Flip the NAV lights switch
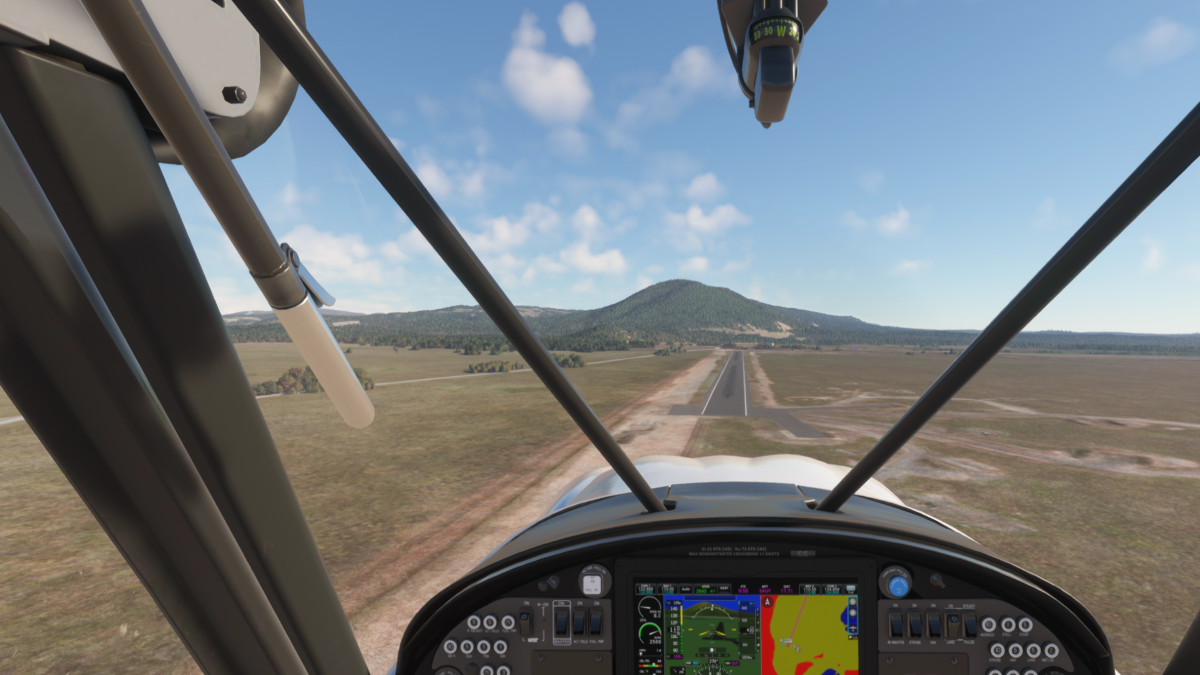 pos(933,624)
